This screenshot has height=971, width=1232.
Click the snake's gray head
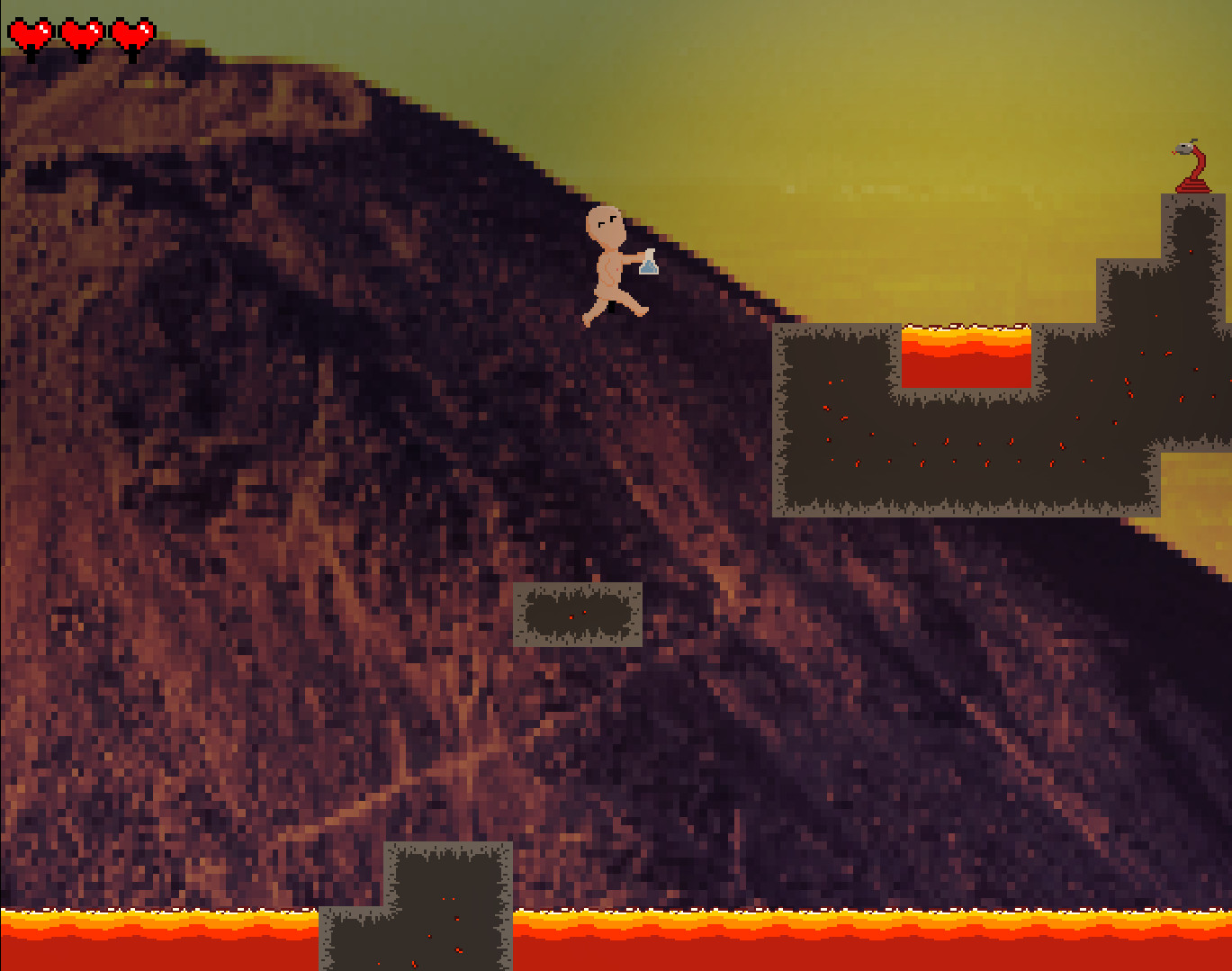click(x=1183, y=147)
